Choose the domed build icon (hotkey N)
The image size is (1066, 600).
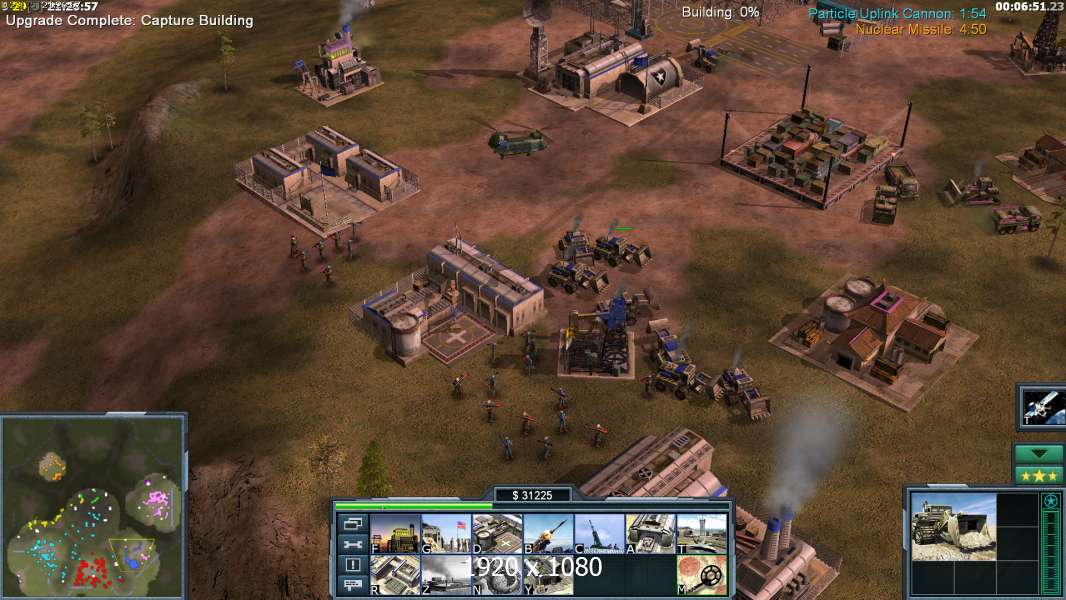coord(497,575)
